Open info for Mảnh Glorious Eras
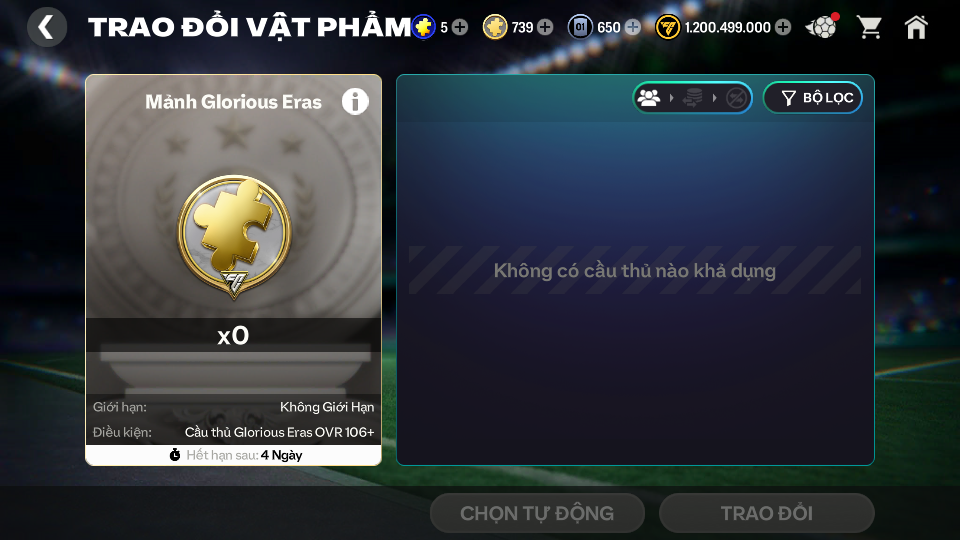The image size is (960, 540). coord(355,101)
